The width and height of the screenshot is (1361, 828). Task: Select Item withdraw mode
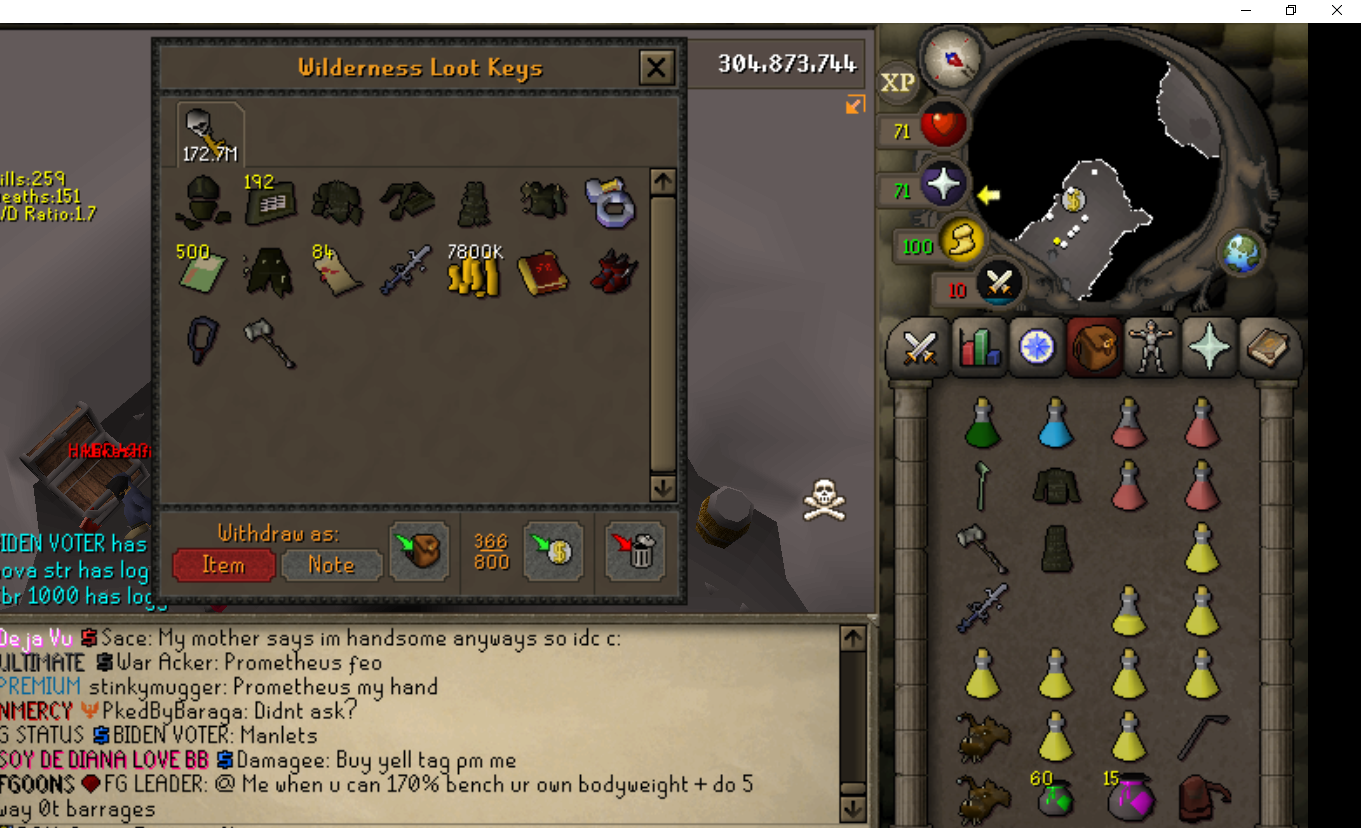[x=223, y=565]
